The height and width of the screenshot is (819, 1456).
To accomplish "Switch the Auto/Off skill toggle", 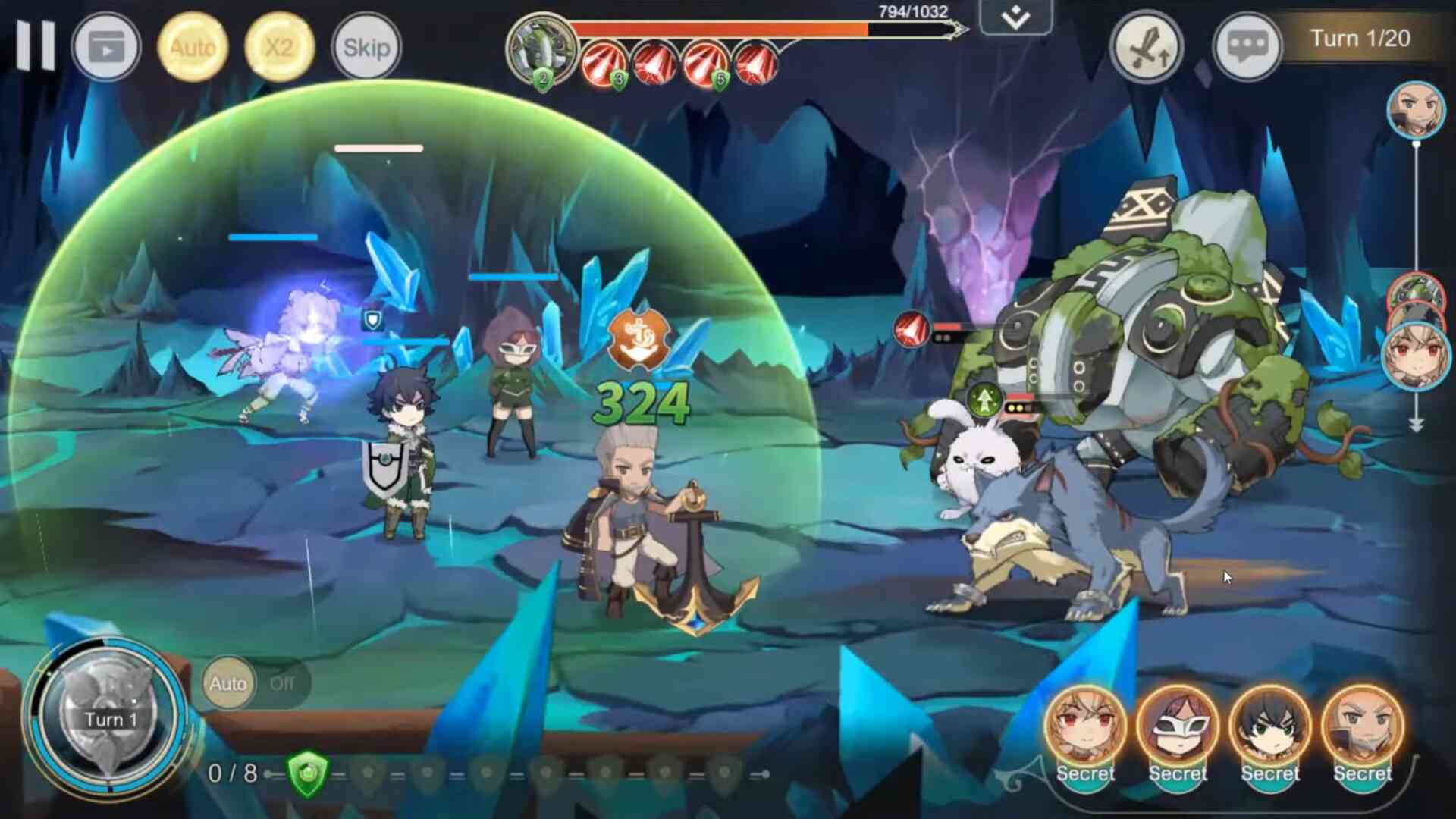I will (x=254, y=683).
